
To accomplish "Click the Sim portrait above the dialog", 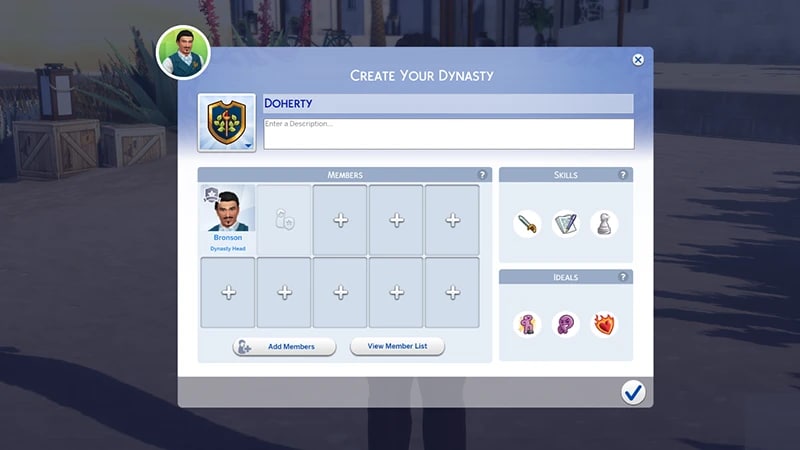I will 183,51.
